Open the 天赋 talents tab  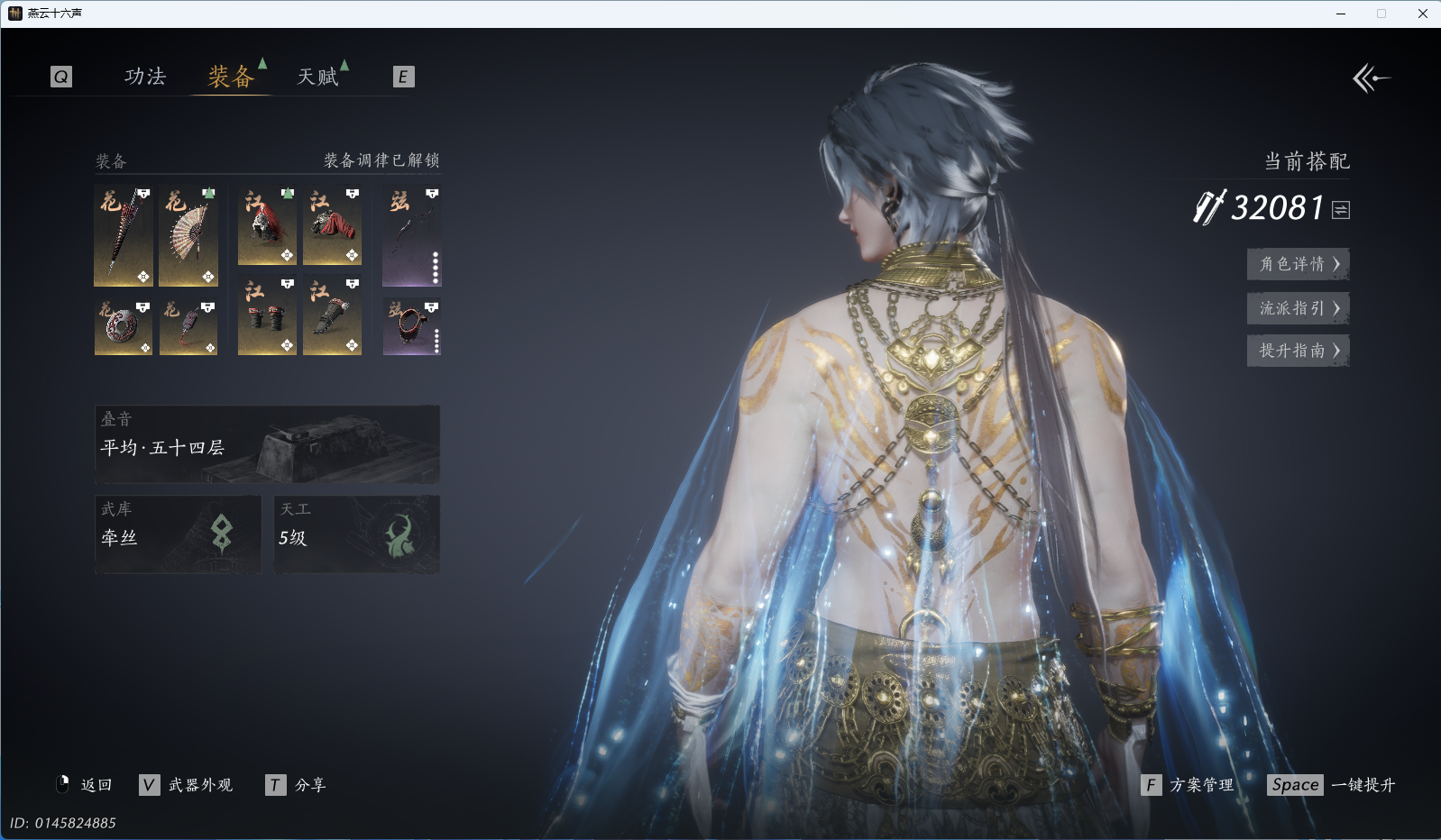point(318,77)
